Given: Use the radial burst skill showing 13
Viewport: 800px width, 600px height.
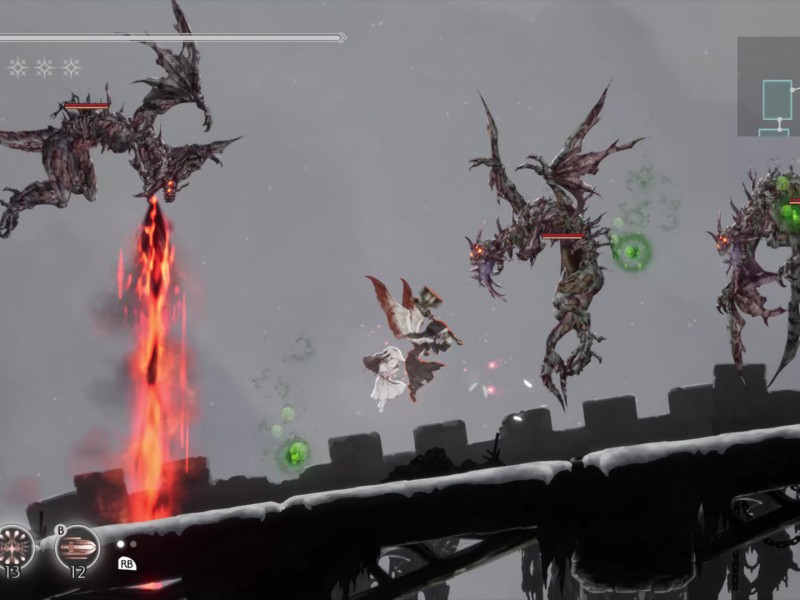Looking at the screenshot, I should 15,547.
